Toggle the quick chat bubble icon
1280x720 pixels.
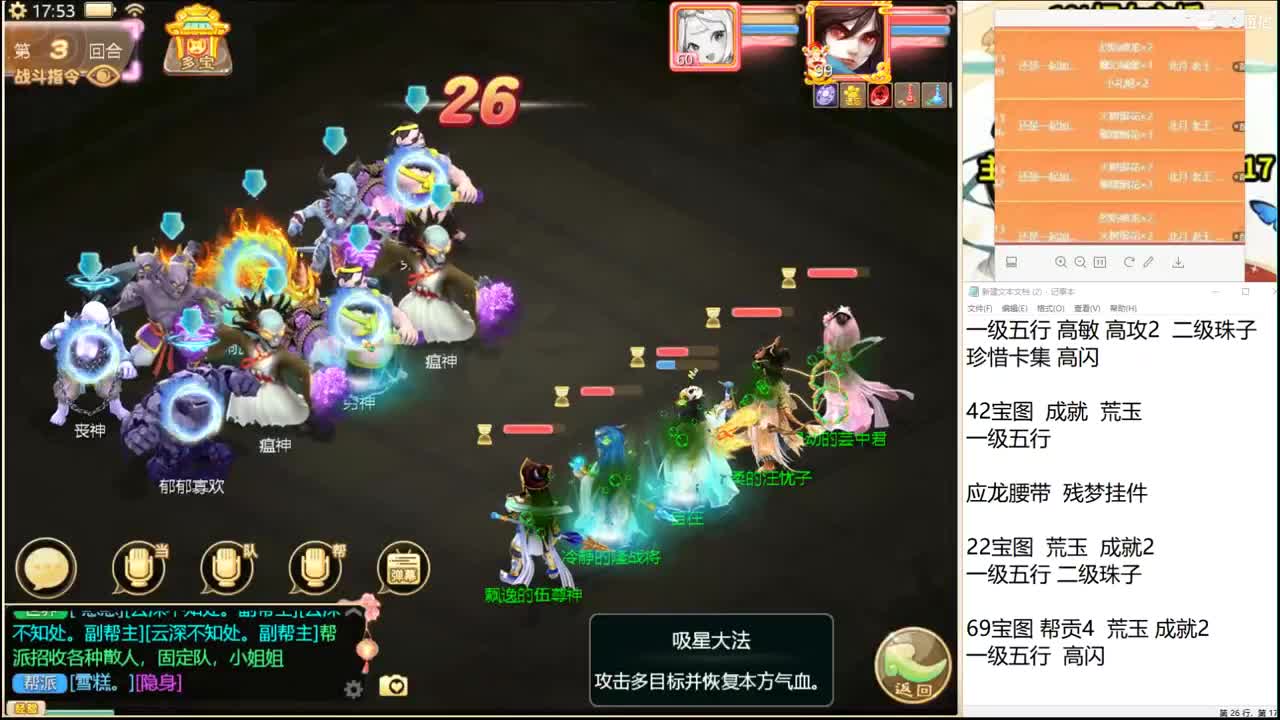point(45,566)
